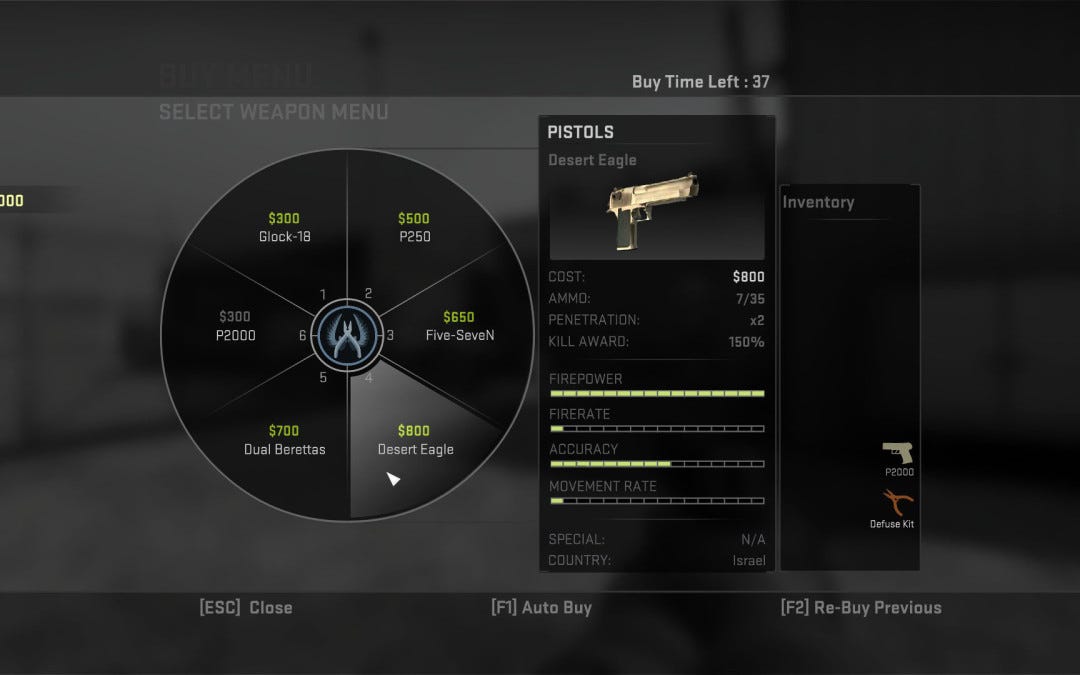Use Re-Buy Previous
The width and height of the screenshot is (1080, 675).
tap(861, 607)
